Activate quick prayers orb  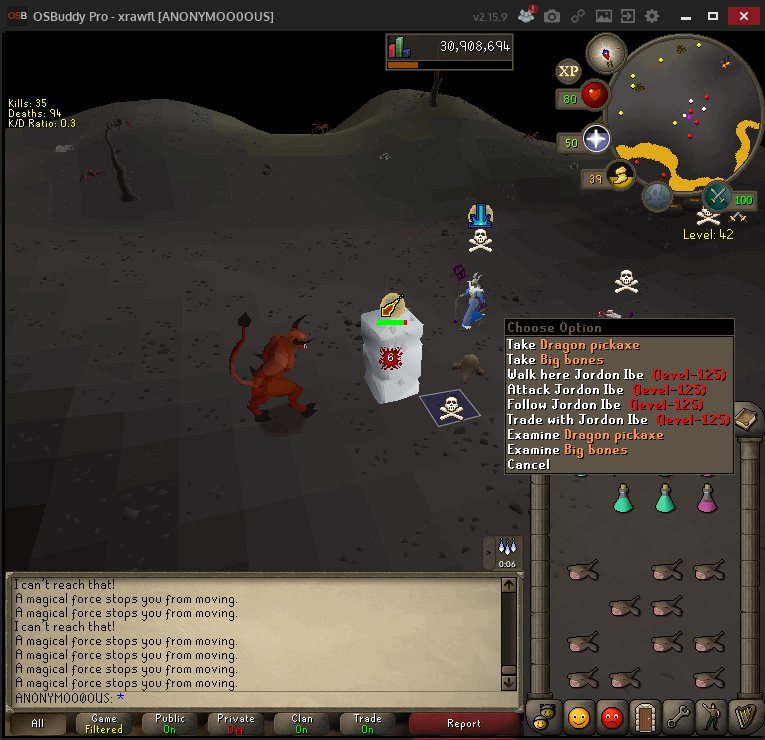coord(597,140)
